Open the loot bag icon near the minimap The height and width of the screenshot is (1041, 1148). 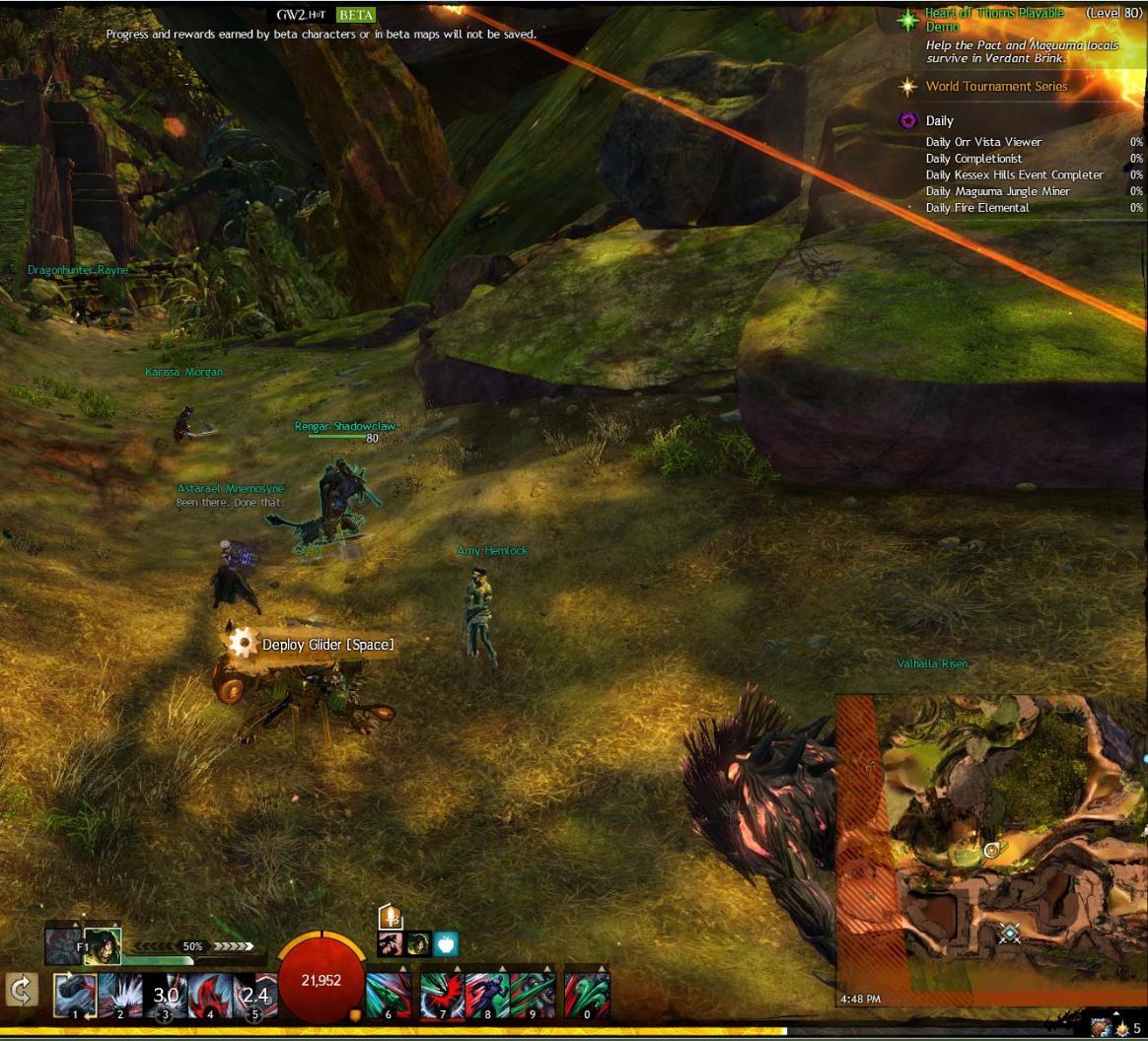pyautogui.click(x=1101, y=1029)
